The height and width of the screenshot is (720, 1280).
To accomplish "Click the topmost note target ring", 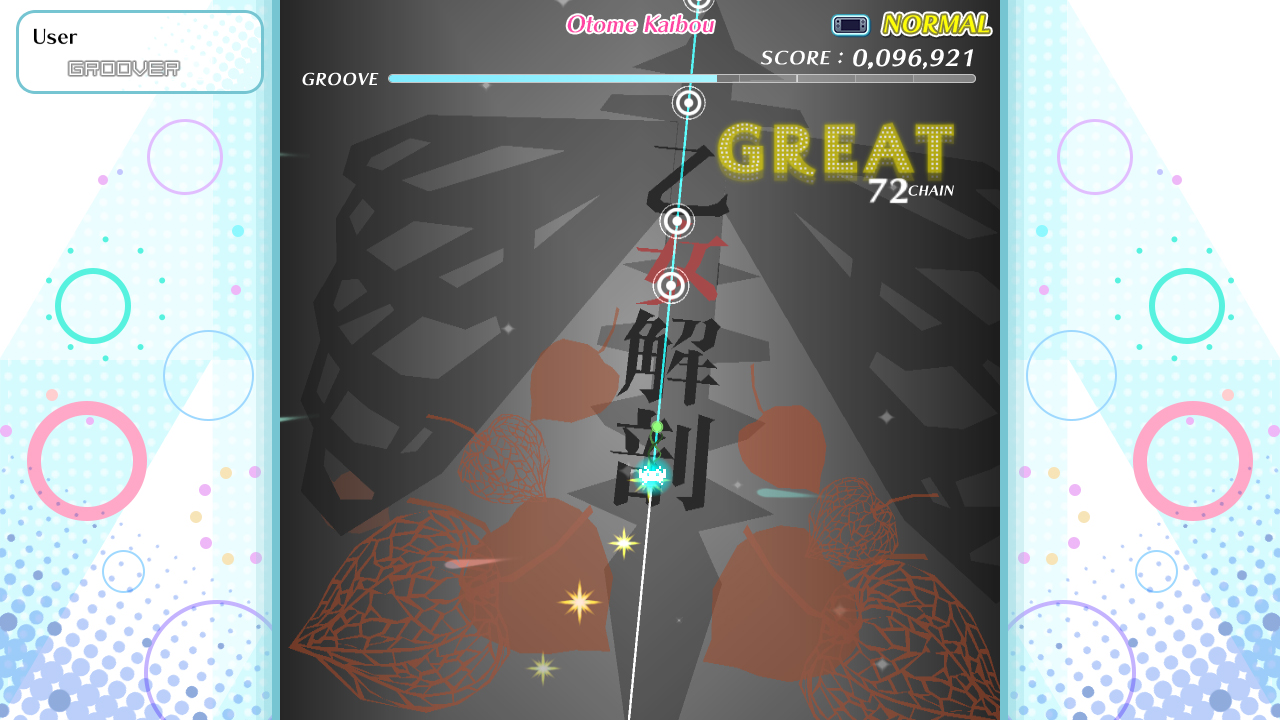I will (x=688, y=104).
